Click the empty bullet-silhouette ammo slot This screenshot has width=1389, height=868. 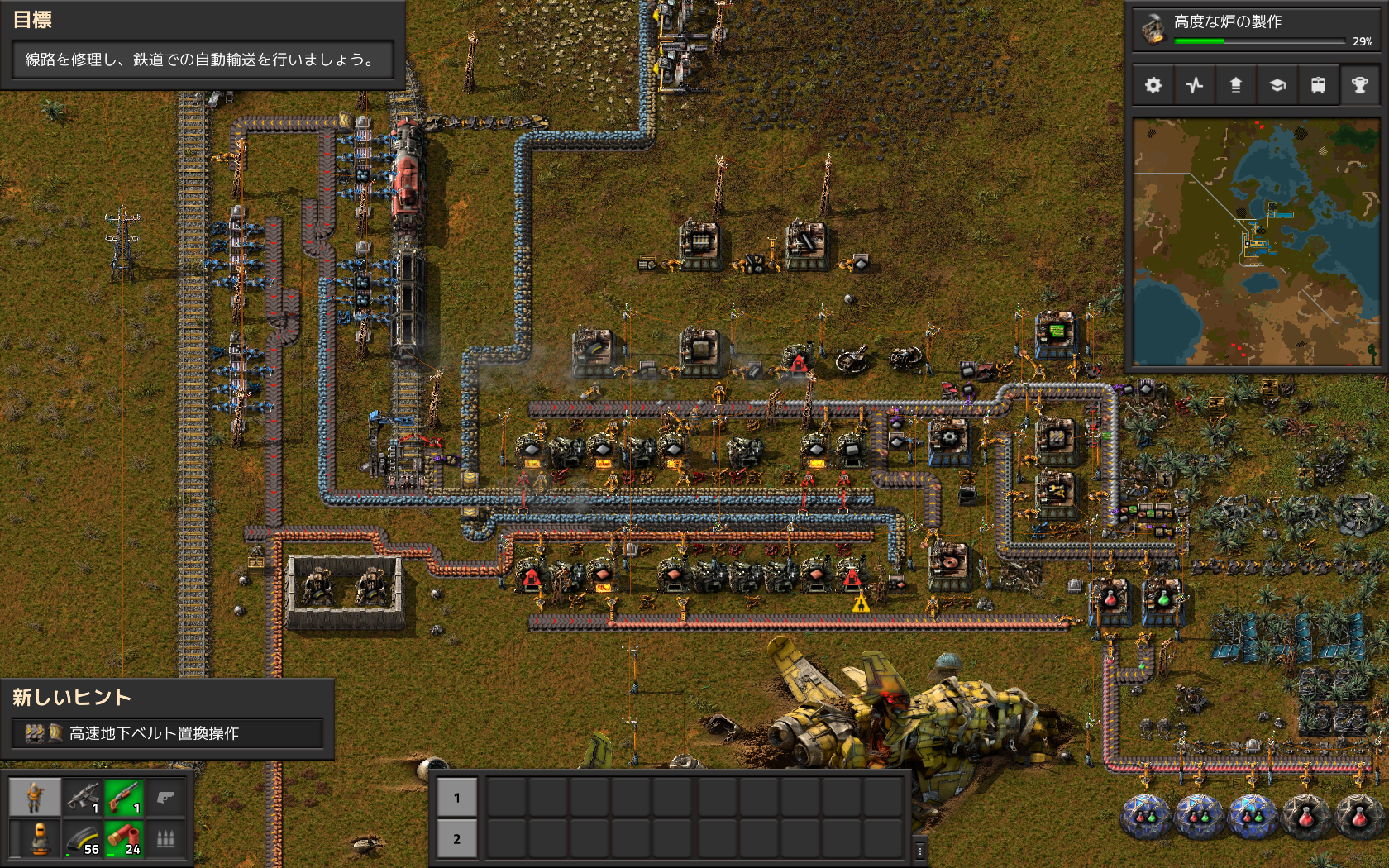pyautogui.click(x=165, y=838)
